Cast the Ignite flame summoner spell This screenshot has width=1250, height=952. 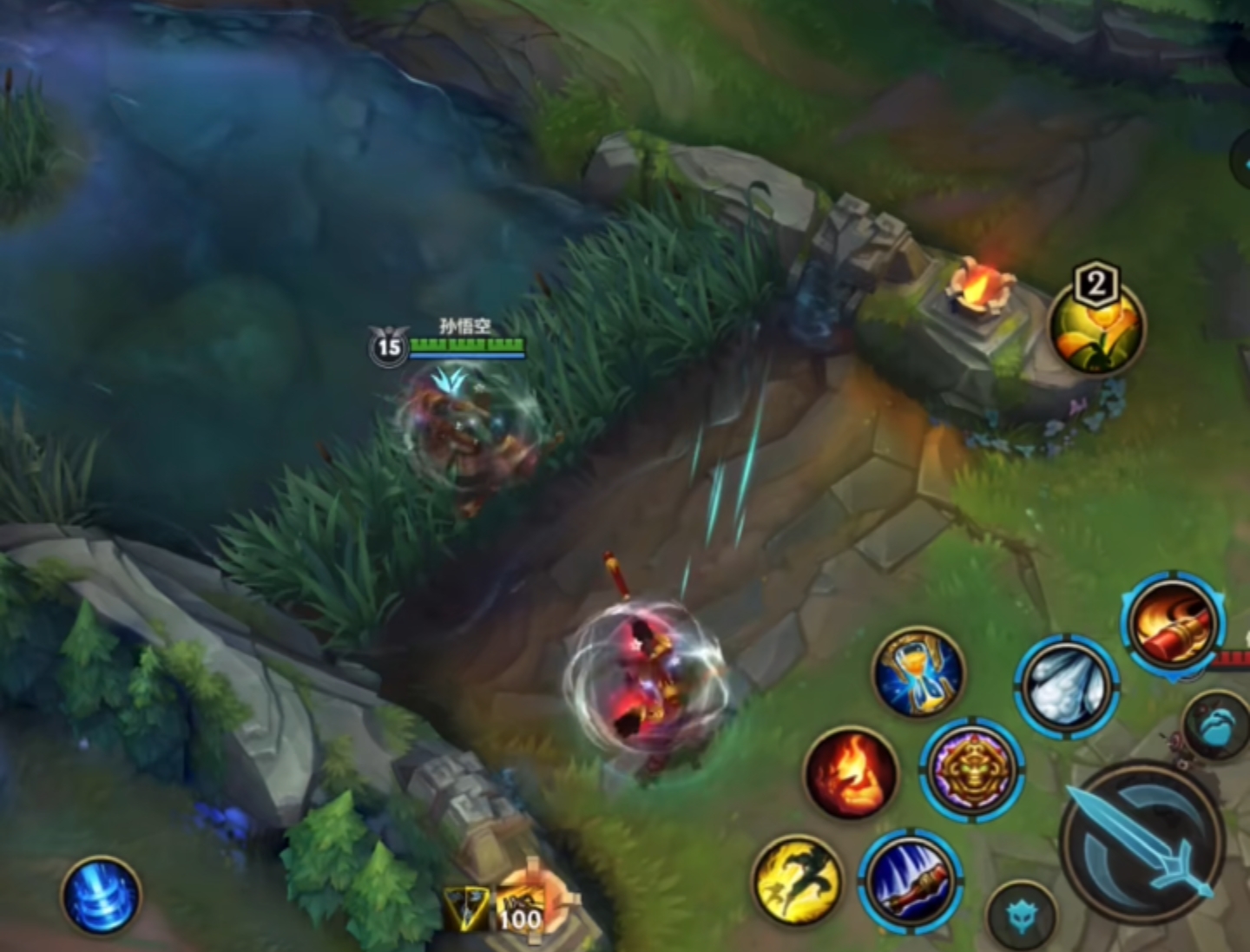(851, 772)
